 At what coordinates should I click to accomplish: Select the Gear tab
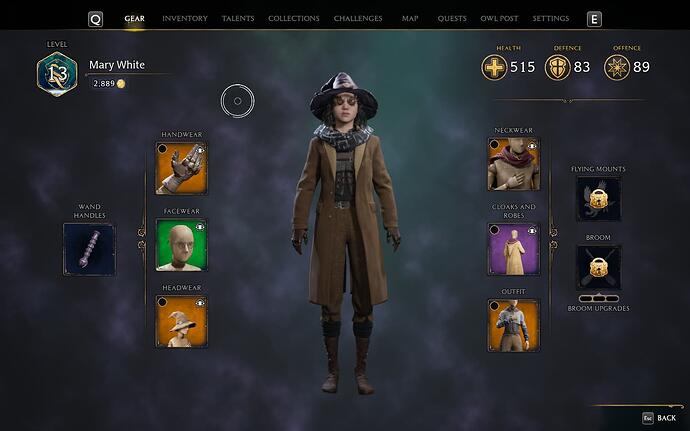coord(134,19)
